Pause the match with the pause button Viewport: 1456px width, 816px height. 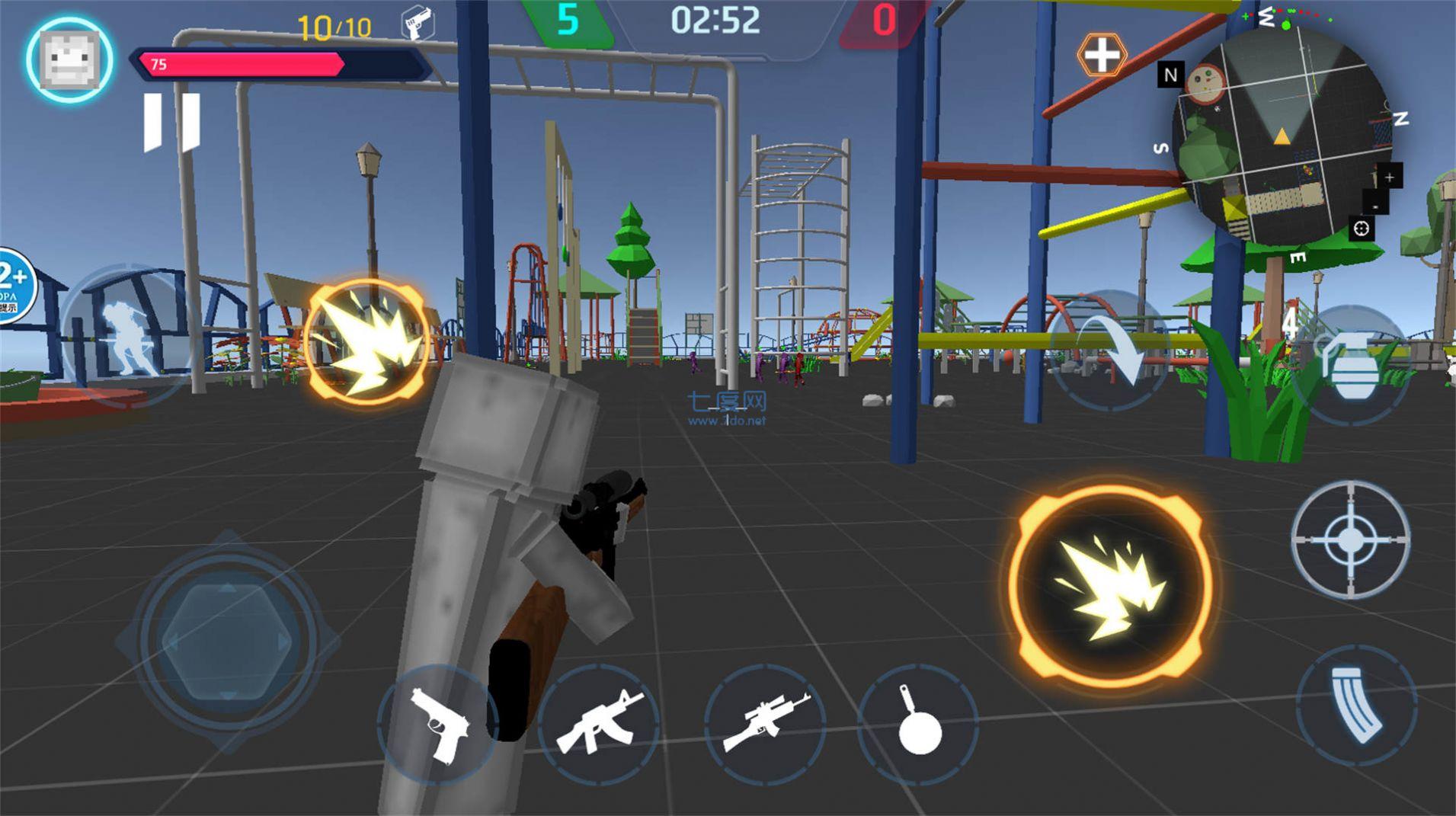tap(172, 122)
